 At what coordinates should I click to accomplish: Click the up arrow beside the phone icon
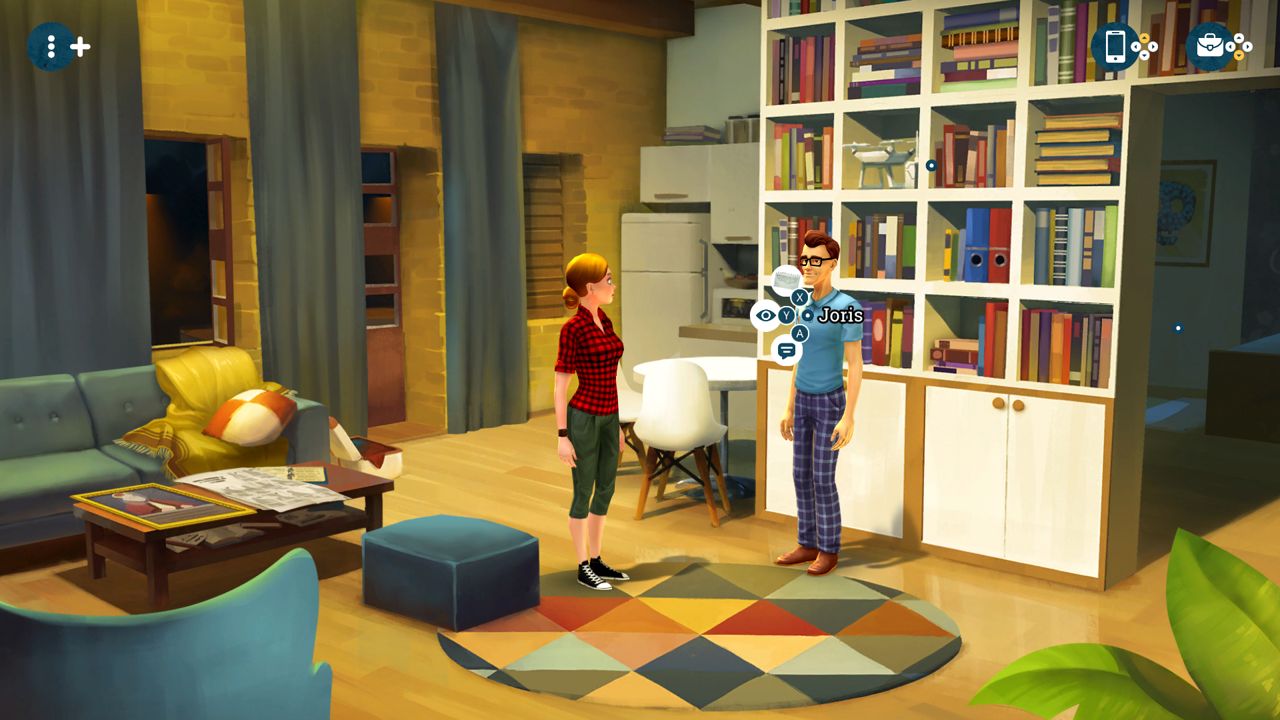click(x=1144, y=38)
